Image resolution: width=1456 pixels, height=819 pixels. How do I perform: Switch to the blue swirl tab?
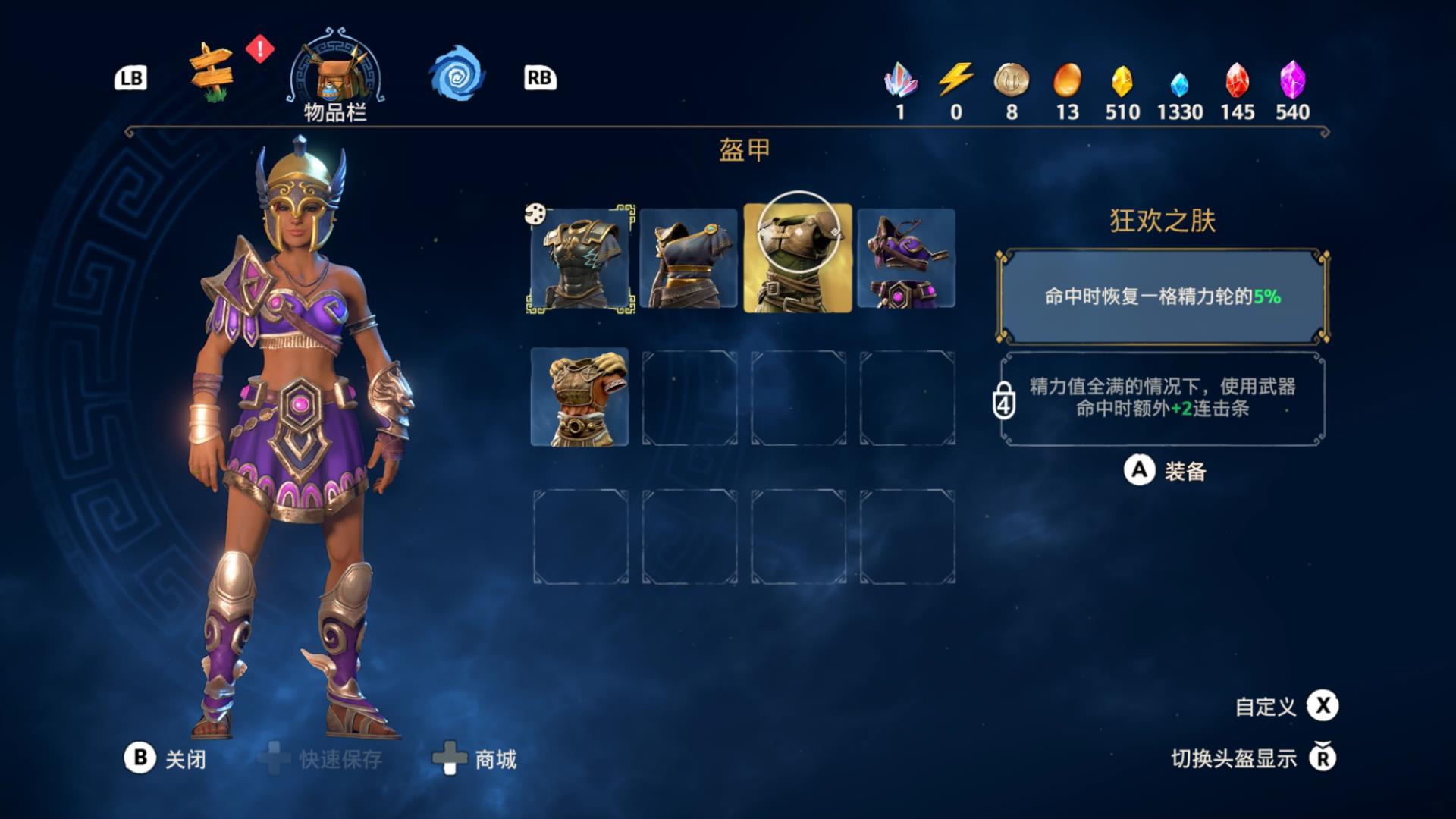(x=457, y=75)
